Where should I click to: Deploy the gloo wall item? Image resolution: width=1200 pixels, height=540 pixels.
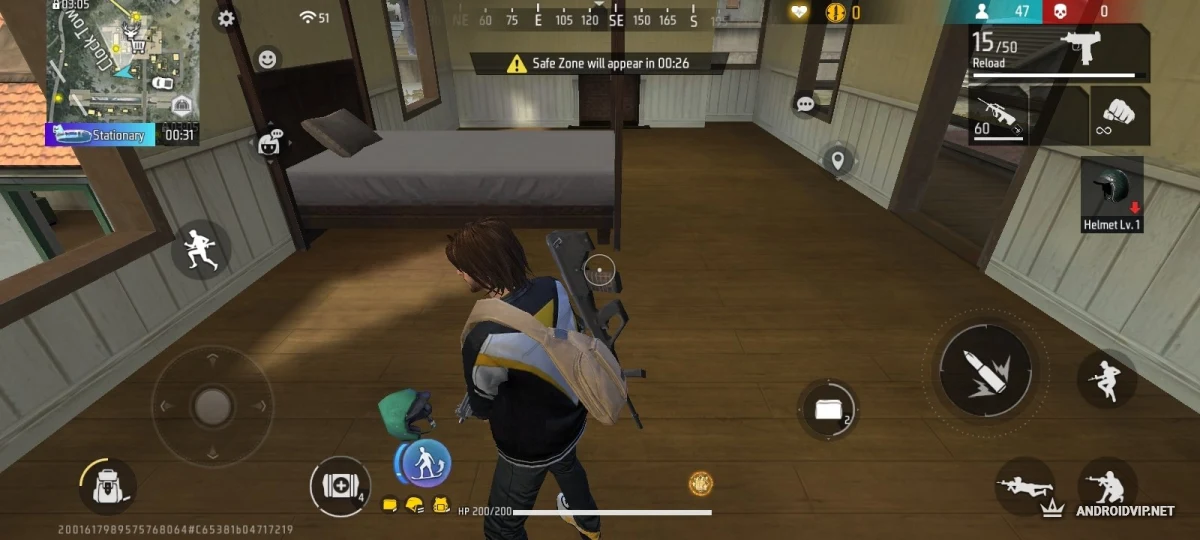(x=828, y=409)
